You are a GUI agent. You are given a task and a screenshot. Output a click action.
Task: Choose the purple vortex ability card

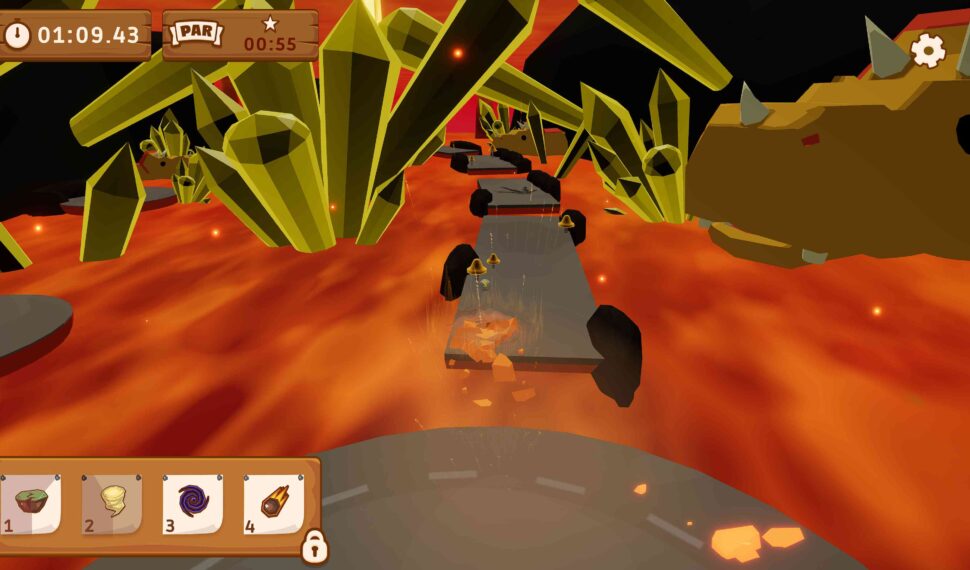tap(193, 503)
